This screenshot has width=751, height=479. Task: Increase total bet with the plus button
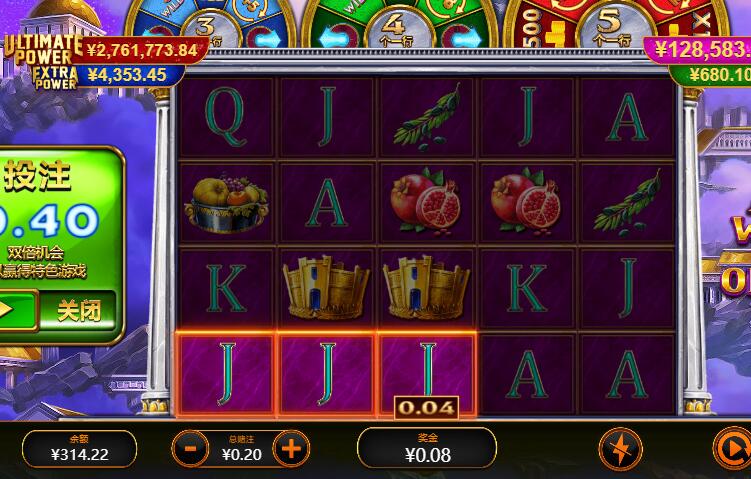click(x=290, y=449)
